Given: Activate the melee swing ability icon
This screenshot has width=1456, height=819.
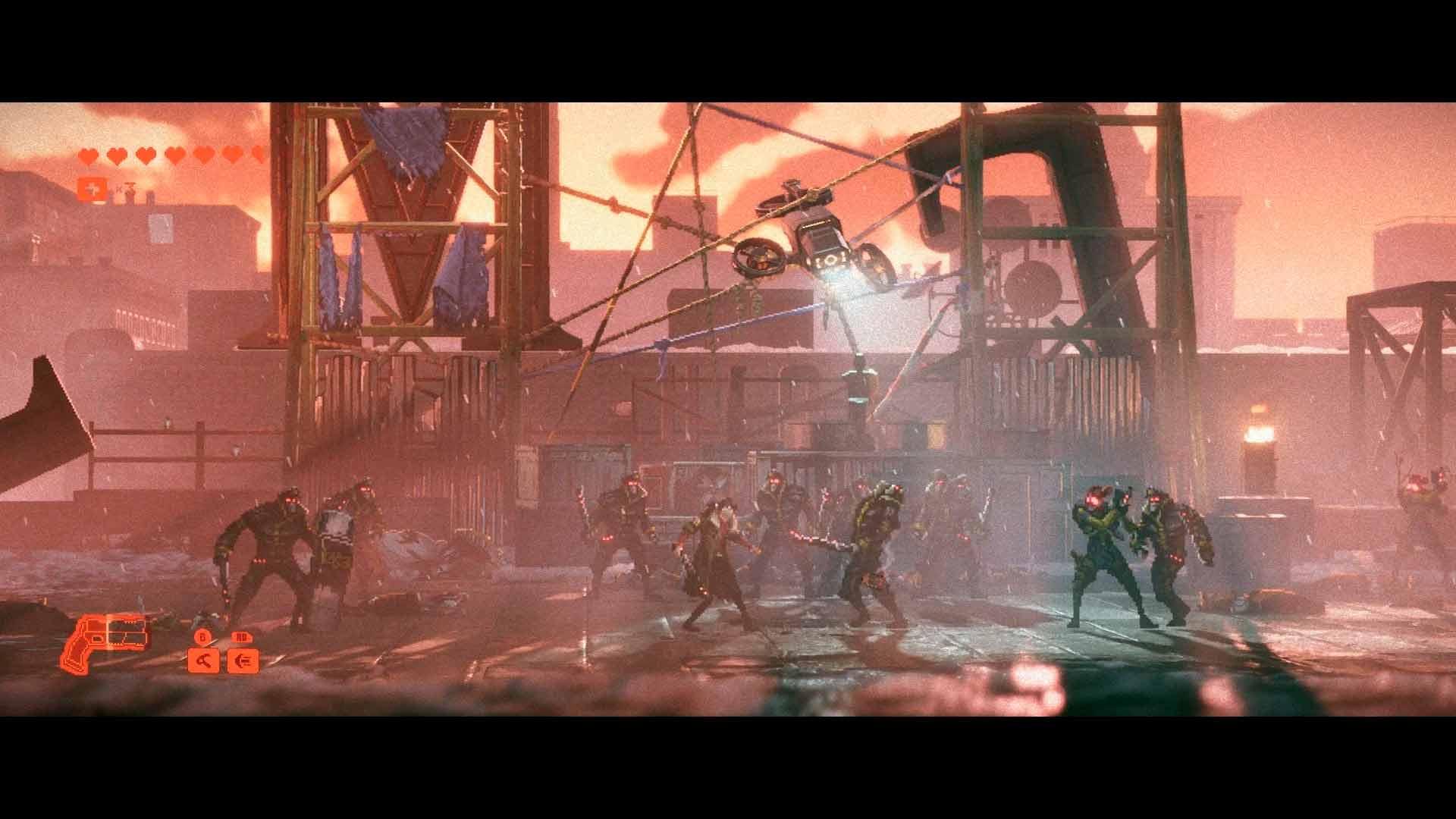Looking at the screenshot, I should coord(203,661).
